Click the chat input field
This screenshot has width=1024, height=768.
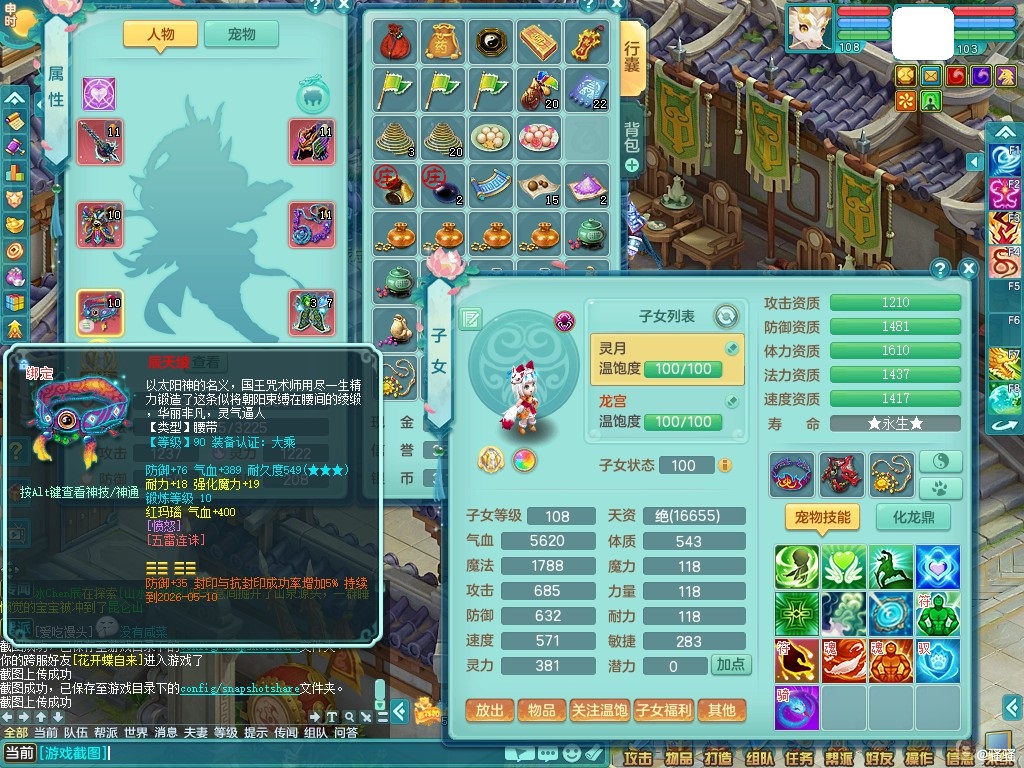pos(250,753)
